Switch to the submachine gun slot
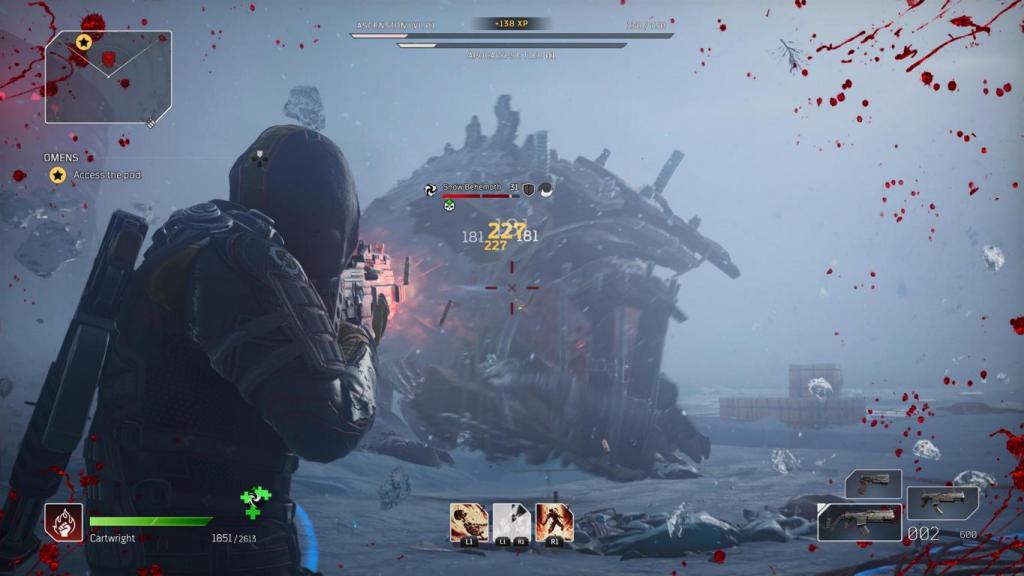This screenshot has width=1024, height=576. pyautogui.click(x=942, y=503)
